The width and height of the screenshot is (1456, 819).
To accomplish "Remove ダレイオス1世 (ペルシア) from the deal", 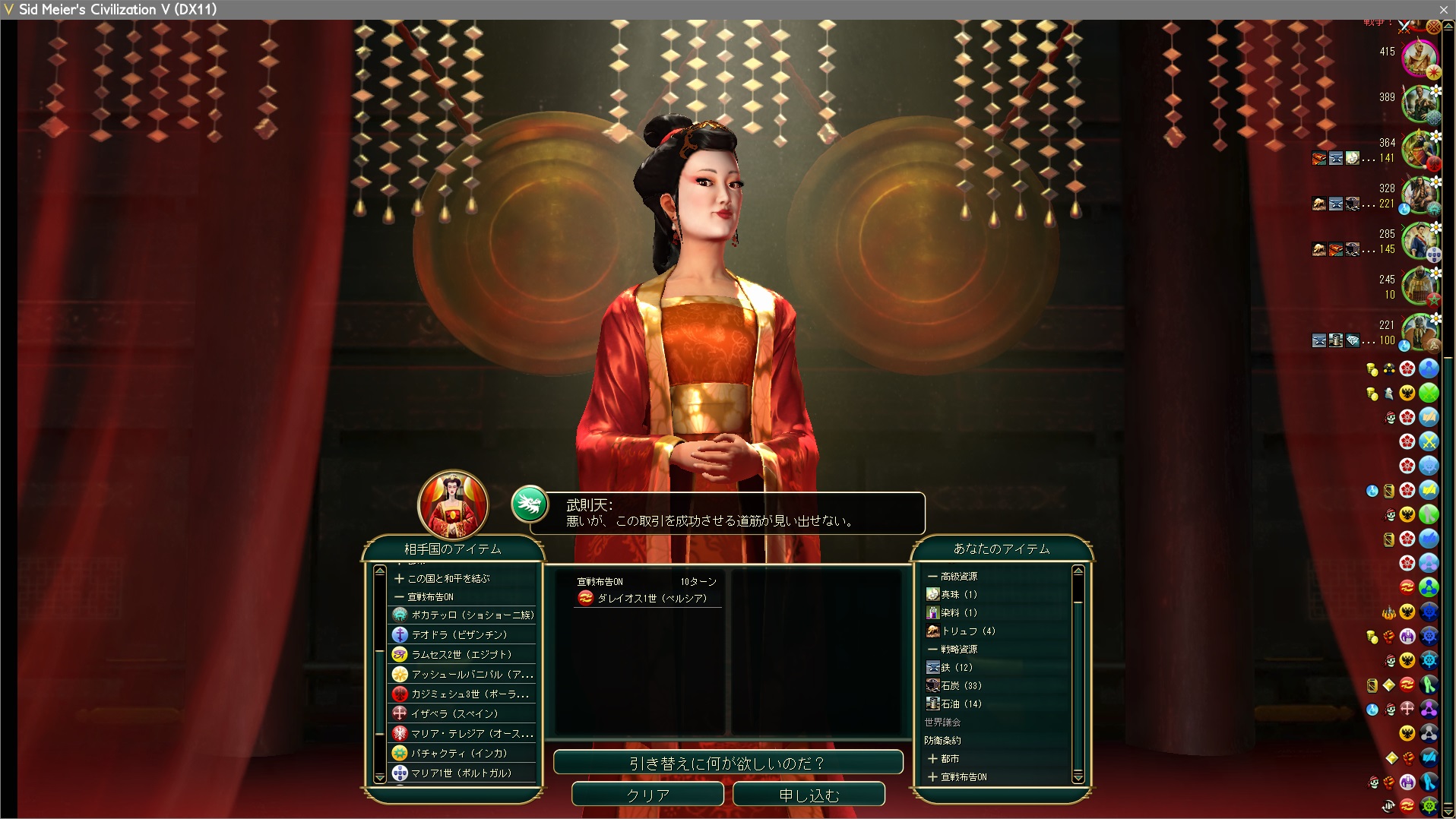I will point(651,598).
